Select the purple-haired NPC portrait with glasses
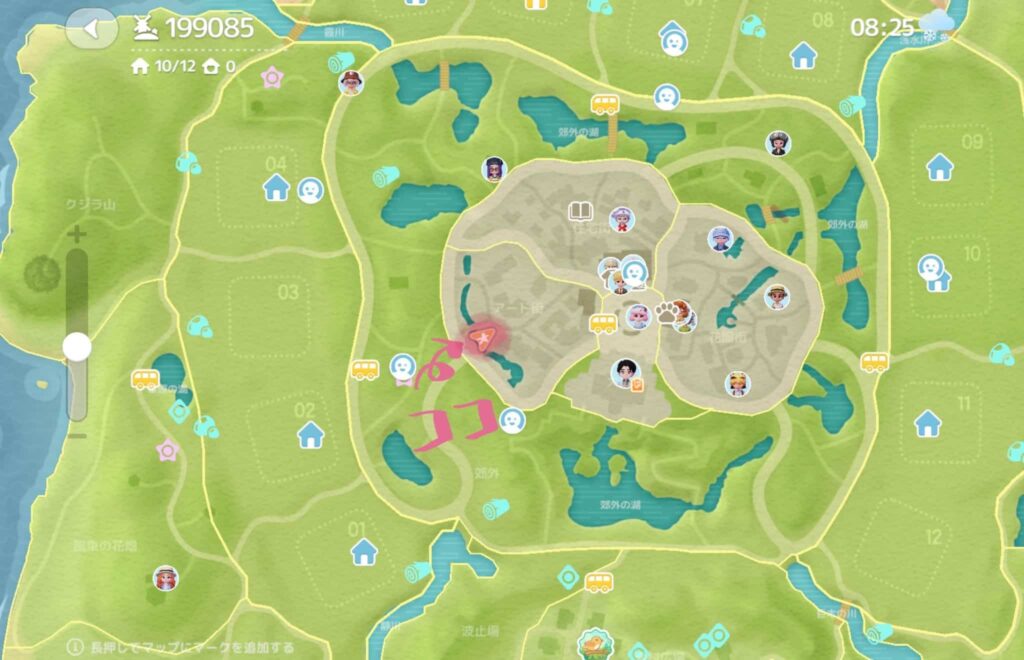Image resolution: width=1024 pixels, height=660 pixels. click(494, 169)
